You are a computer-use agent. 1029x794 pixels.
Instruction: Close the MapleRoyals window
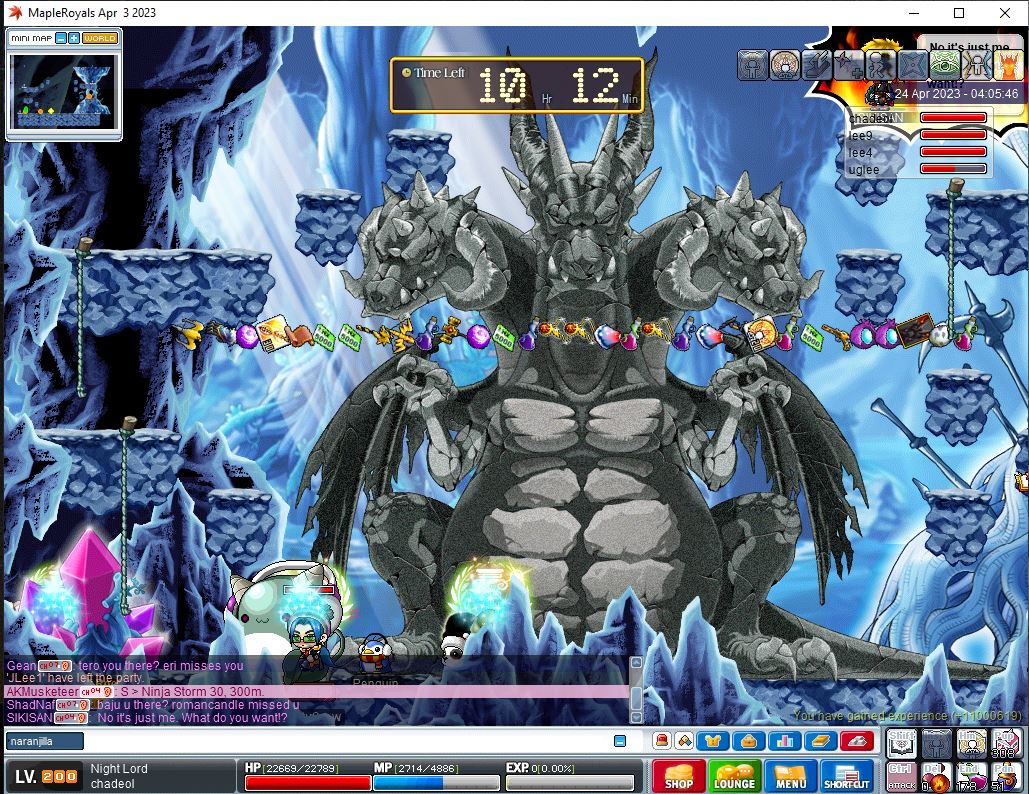[x=1005, y=13]
